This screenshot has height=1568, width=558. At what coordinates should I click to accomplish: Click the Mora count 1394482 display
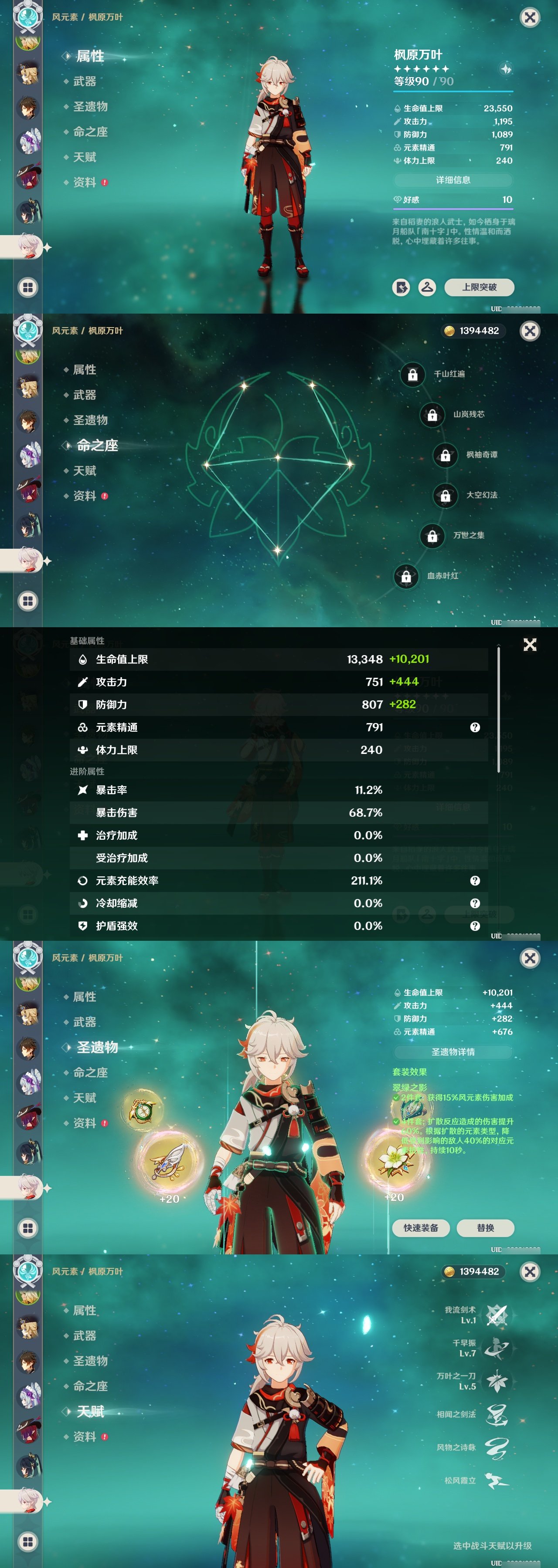point(474,331)
